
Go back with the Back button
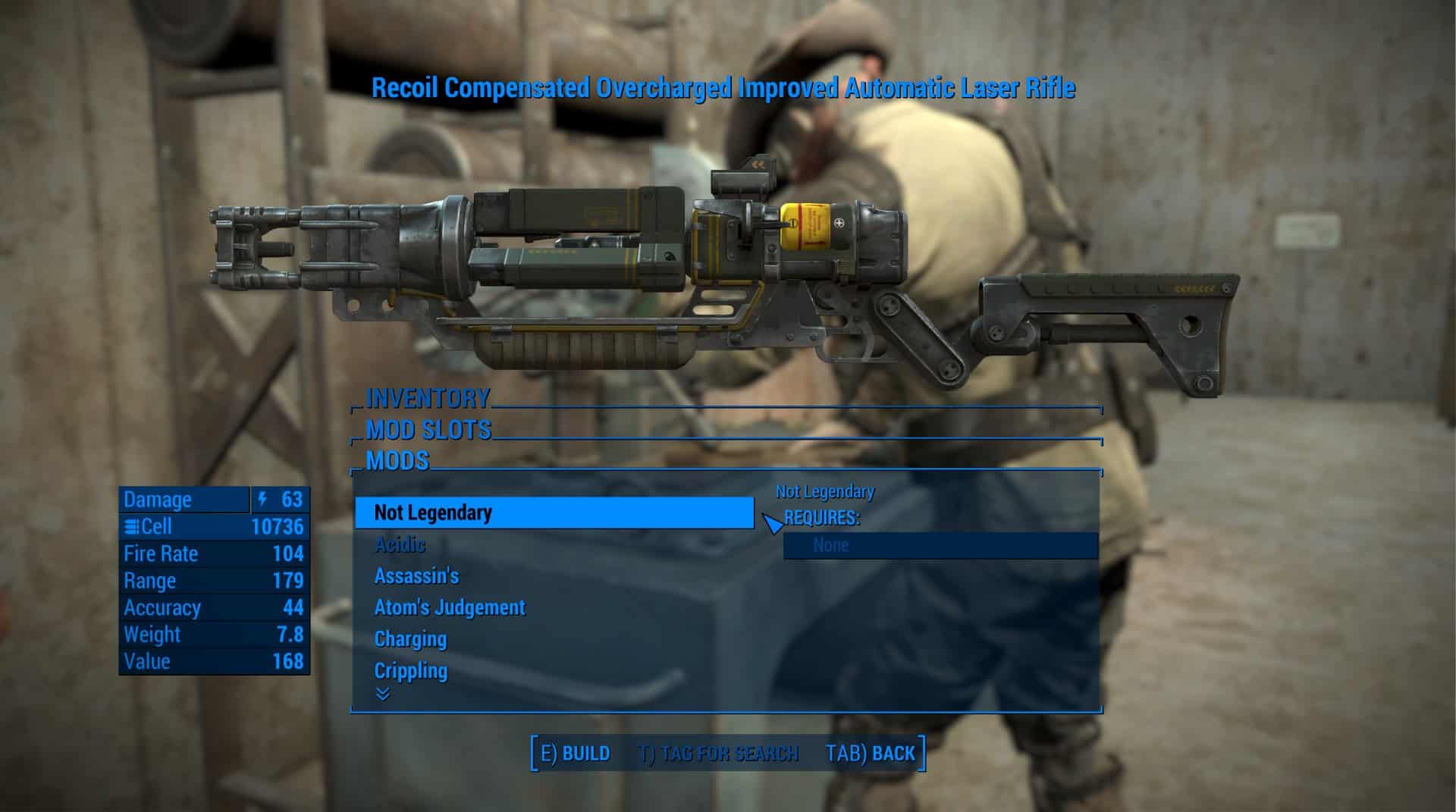coord(871,754)
